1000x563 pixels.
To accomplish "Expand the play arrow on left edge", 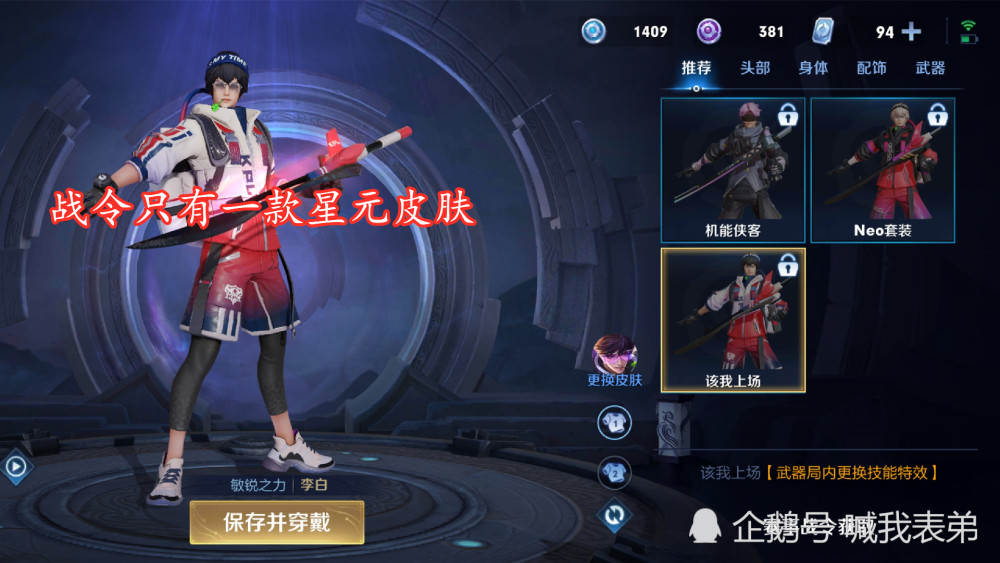I will click(x=14, y=465).
